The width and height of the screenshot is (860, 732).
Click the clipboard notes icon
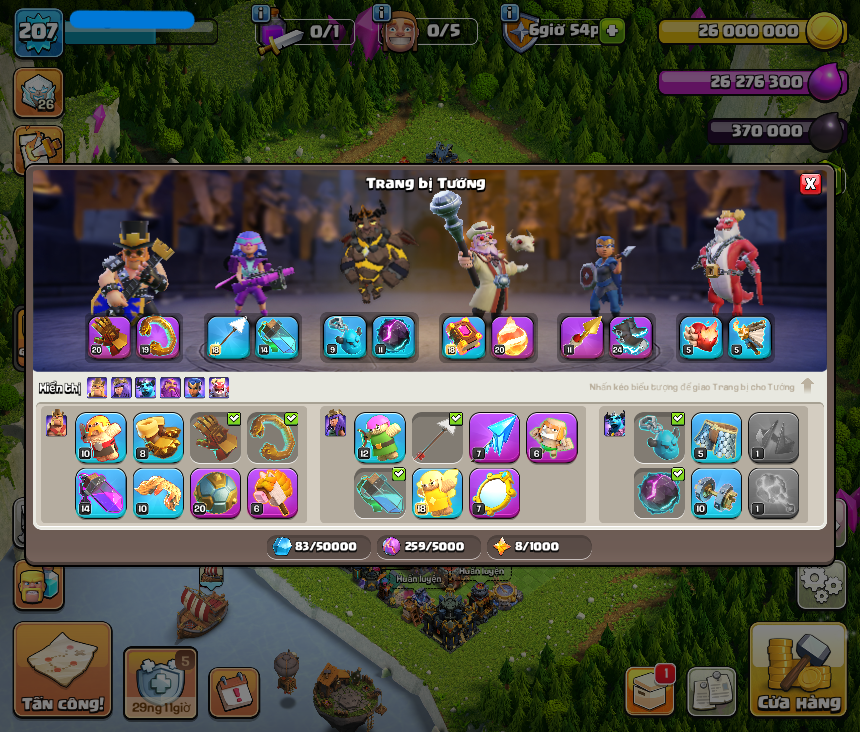click(711, 691)
